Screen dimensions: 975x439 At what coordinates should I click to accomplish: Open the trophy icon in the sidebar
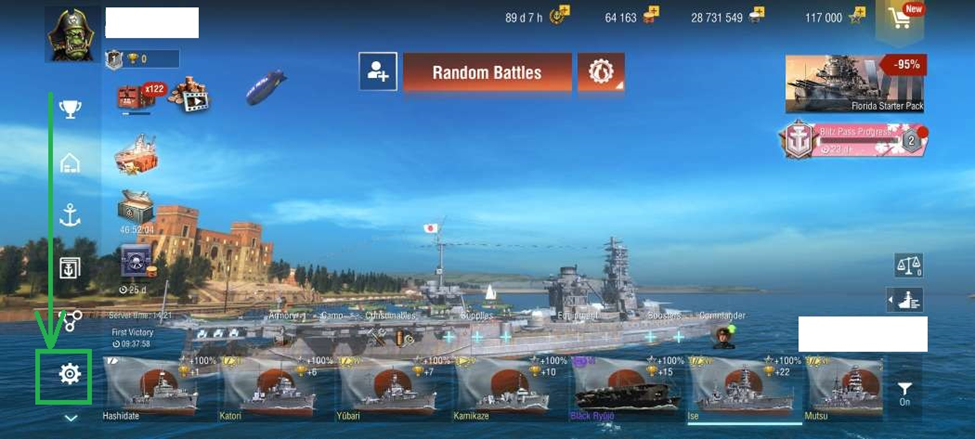click(x=69, y=109)
